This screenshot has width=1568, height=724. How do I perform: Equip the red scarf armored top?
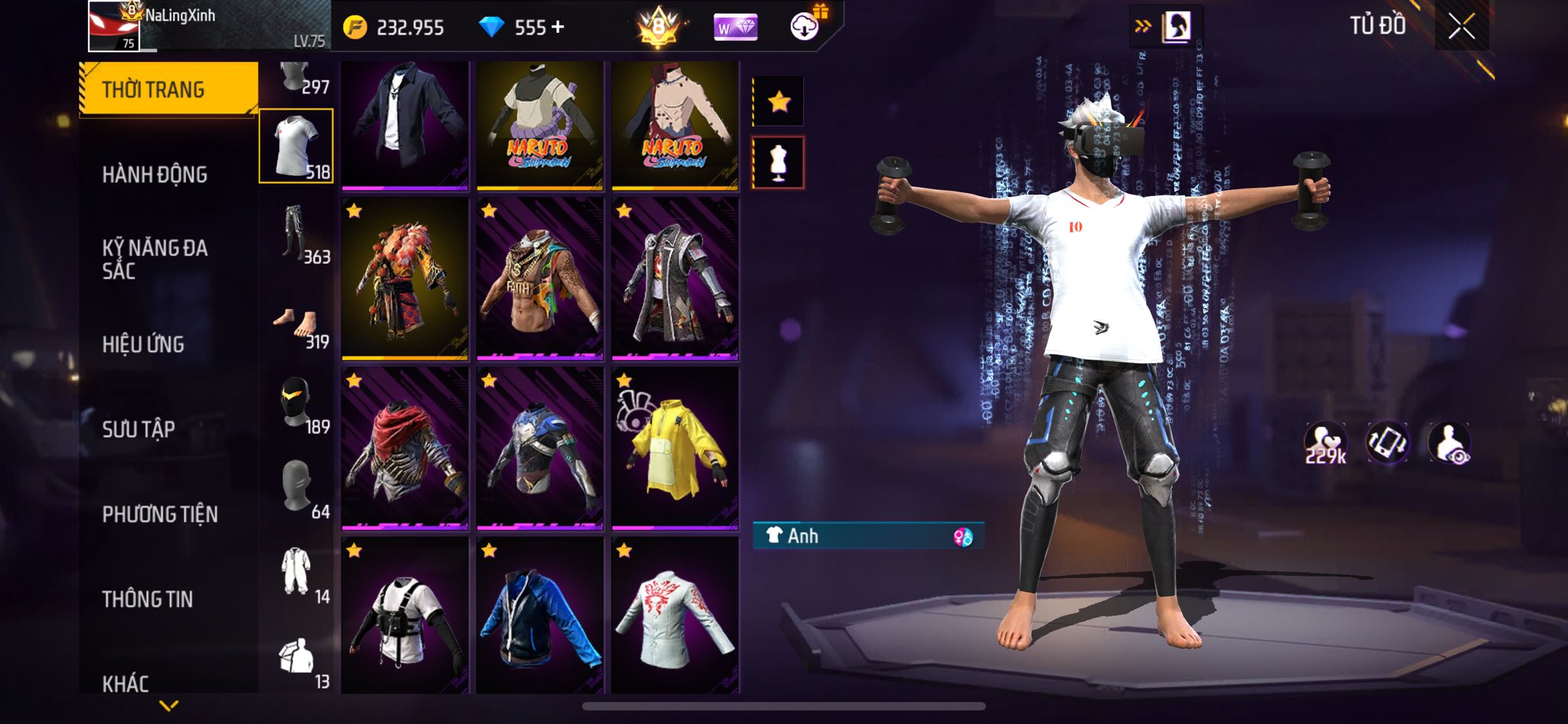[x=404, y=447]
